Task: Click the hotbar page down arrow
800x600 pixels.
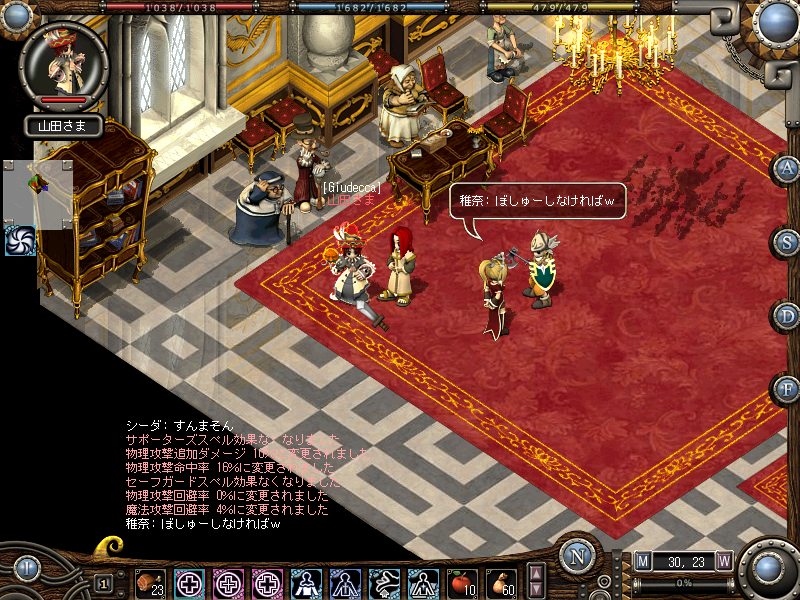Action: click(x=536, y=590)
